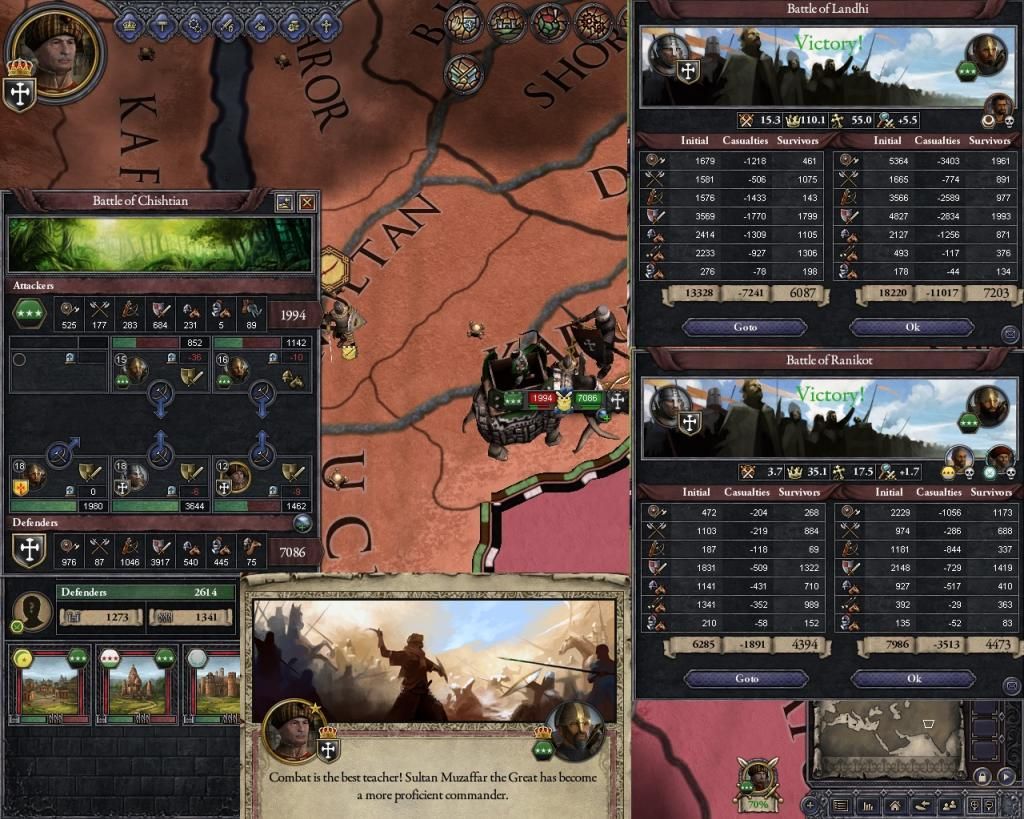Screen dimensions: 1024x819
Task: Select the temple holding thumbnail in the middle
Action: (133, 688)
